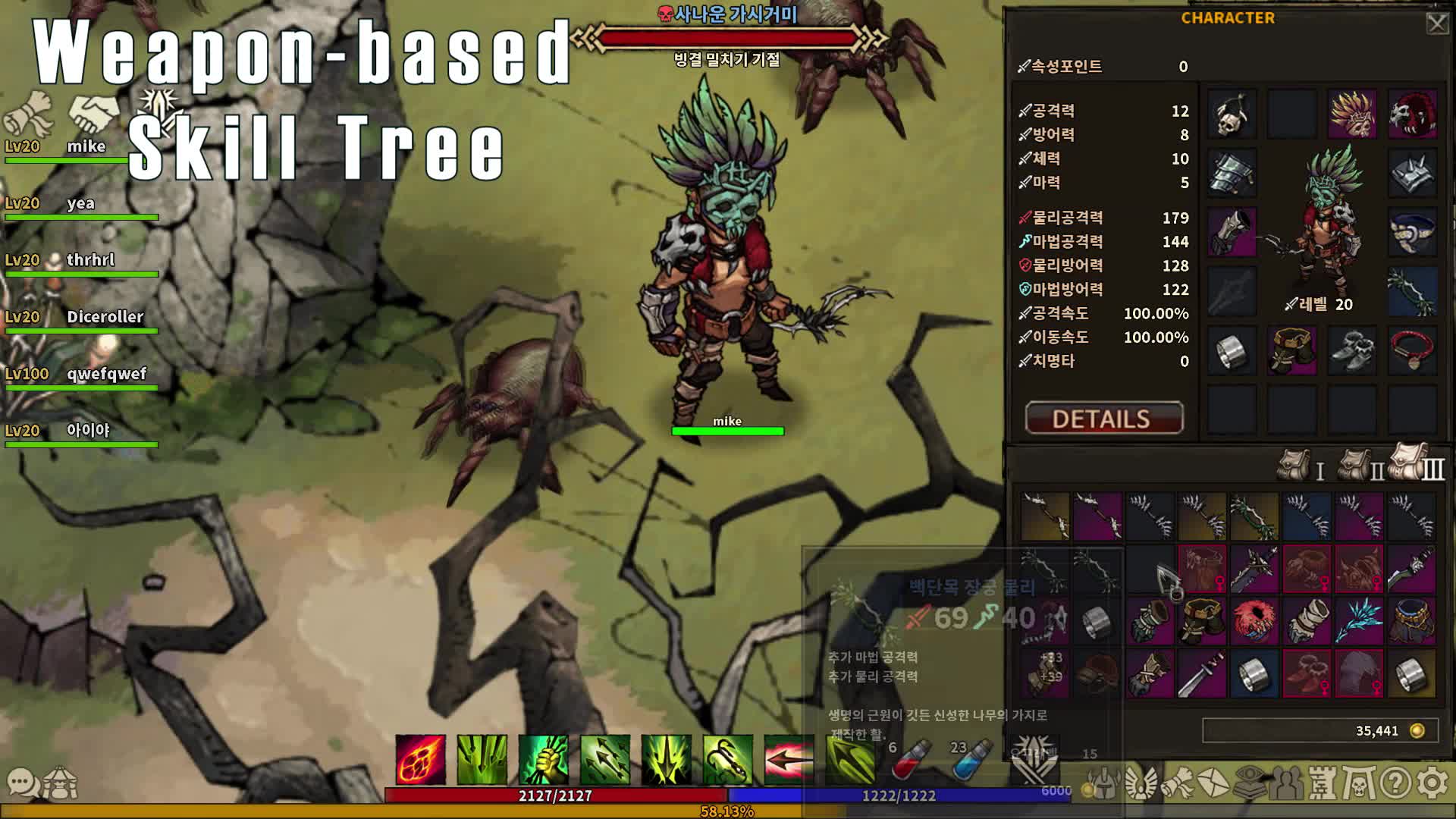1456x819 pixels.
Task: Open the mail envelope icon
Action: 1214,786
